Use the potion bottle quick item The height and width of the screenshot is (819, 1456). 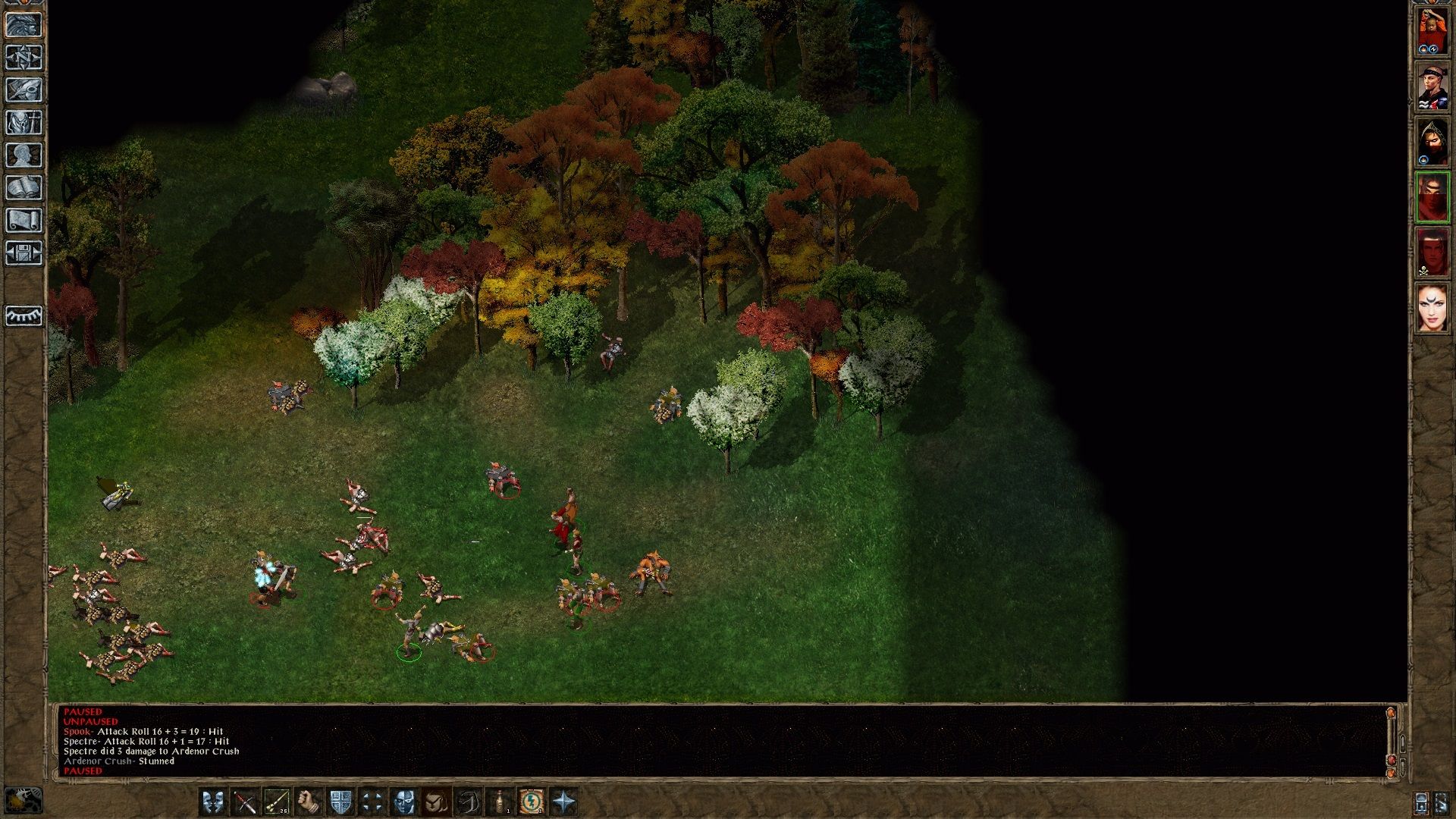(x=500, y=802)
